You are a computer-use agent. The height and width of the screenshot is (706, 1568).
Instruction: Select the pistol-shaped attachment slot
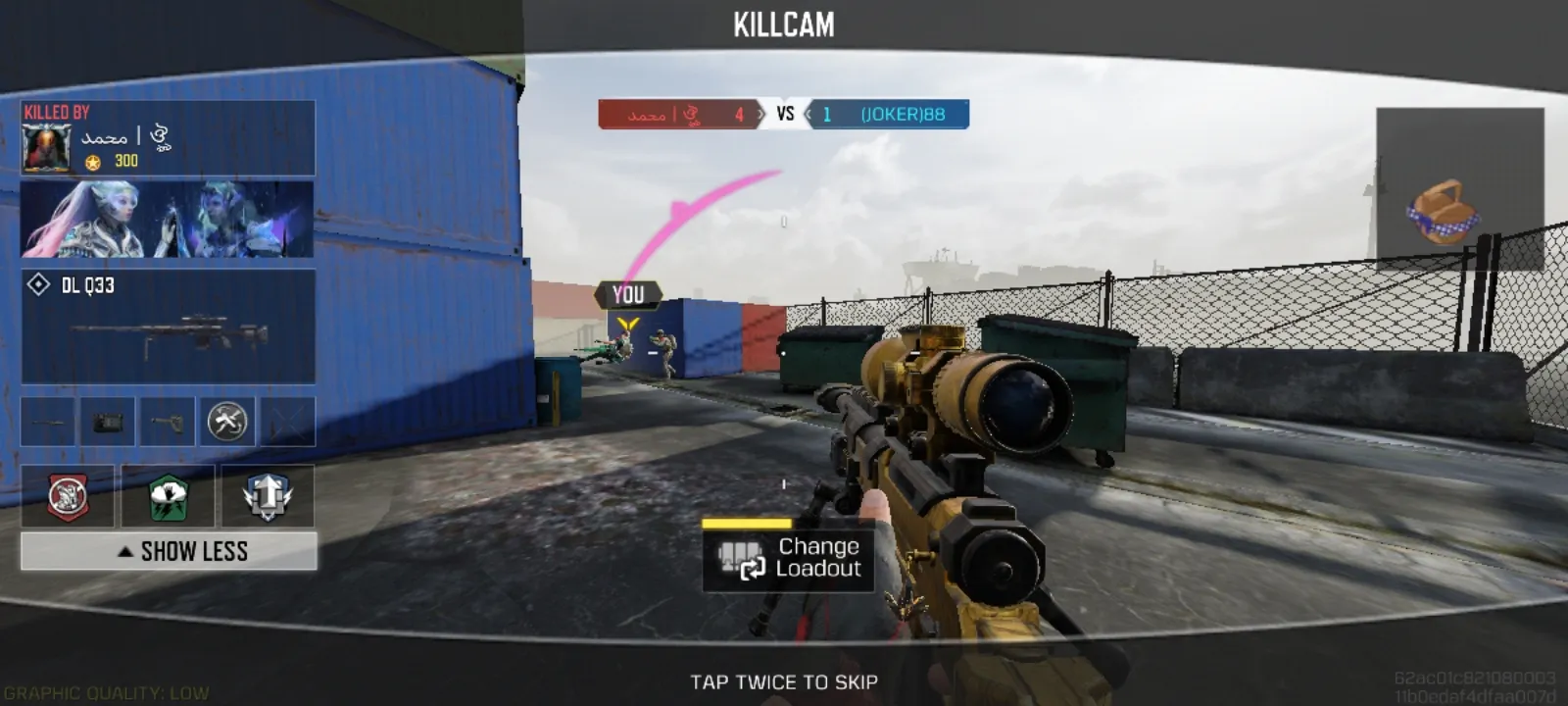168,422
